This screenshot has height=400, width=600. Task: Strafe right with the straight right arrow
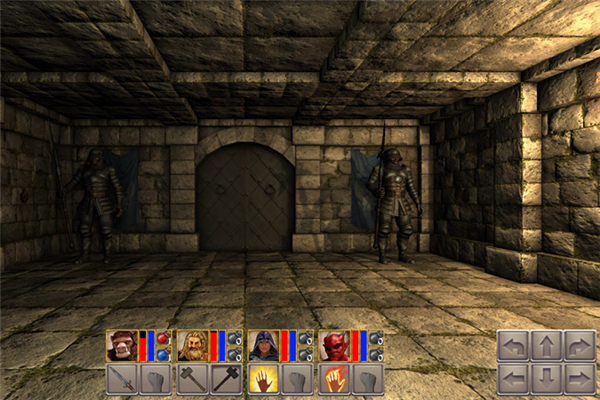(x=579, y=378)
